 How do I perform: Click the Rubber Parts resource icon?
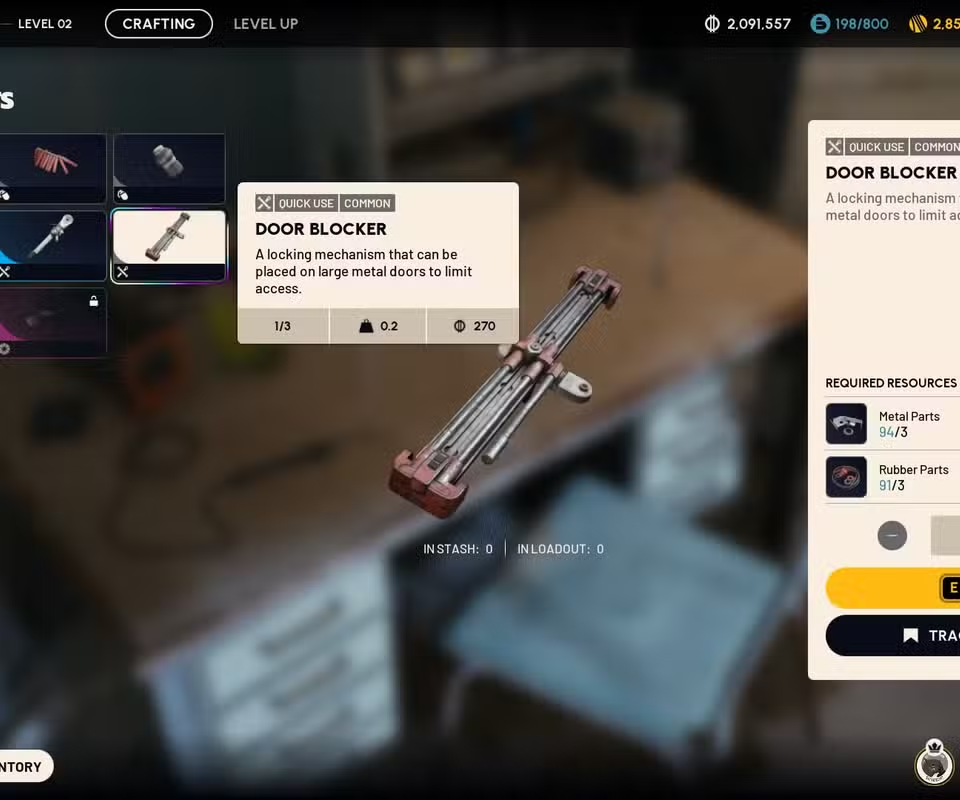pos(846,477)
